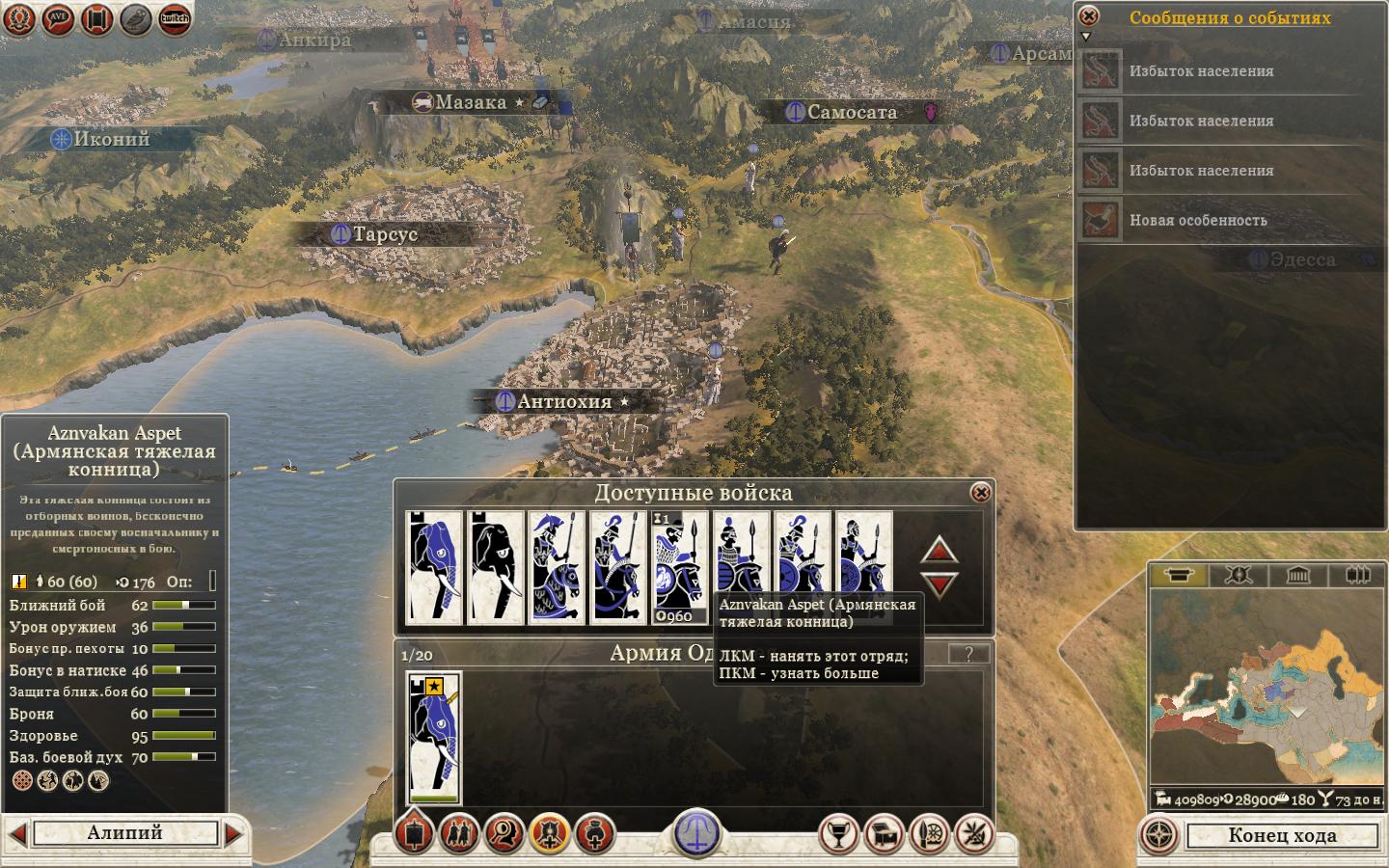Image resolution: width=1389 pixels, height=868 pixels.
Task: Click the compass button beside Конец хода
Action: point(1159,835)
